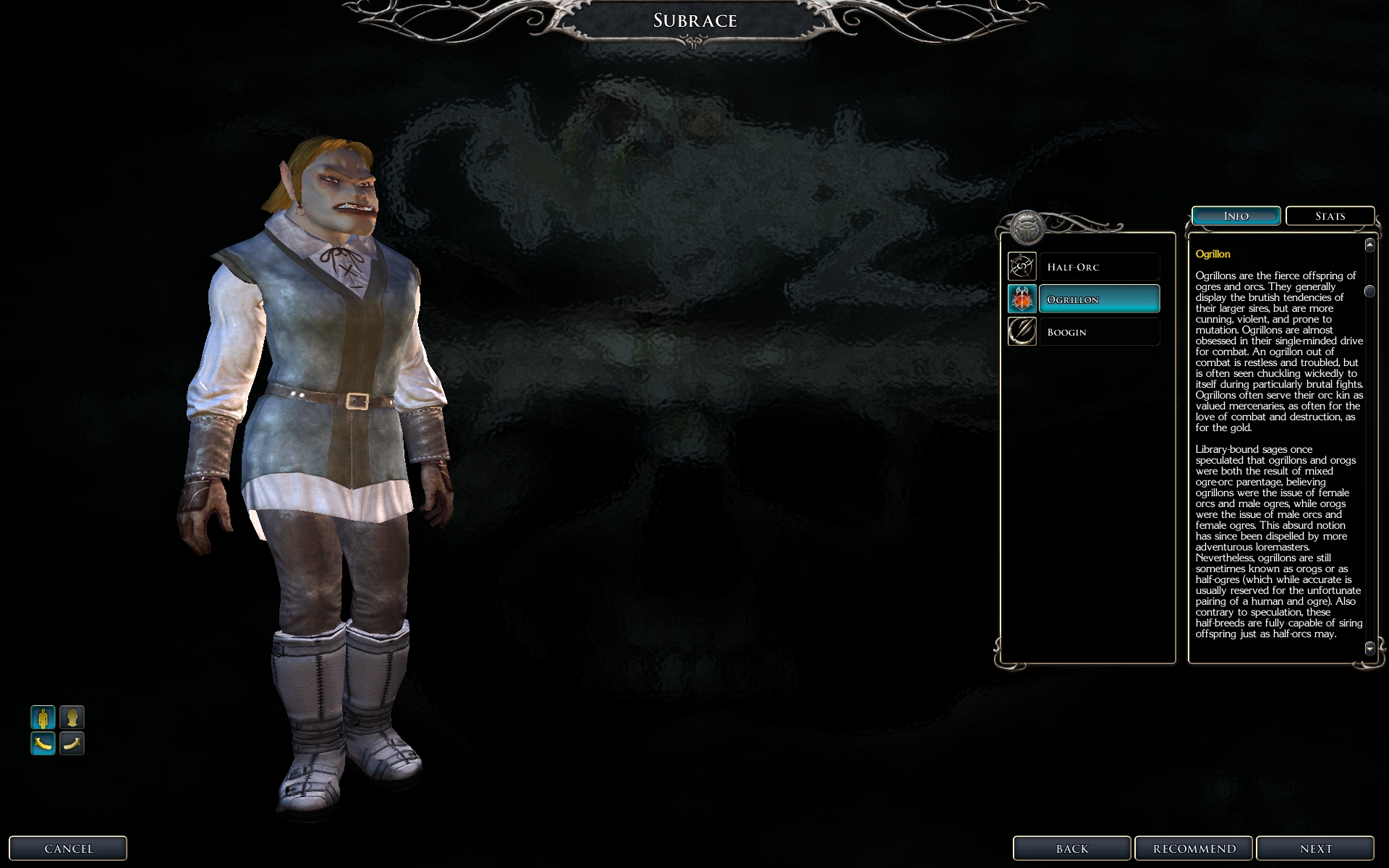Rotate character with the right curved arrow
1389x868 pixels.
point(72,743)
